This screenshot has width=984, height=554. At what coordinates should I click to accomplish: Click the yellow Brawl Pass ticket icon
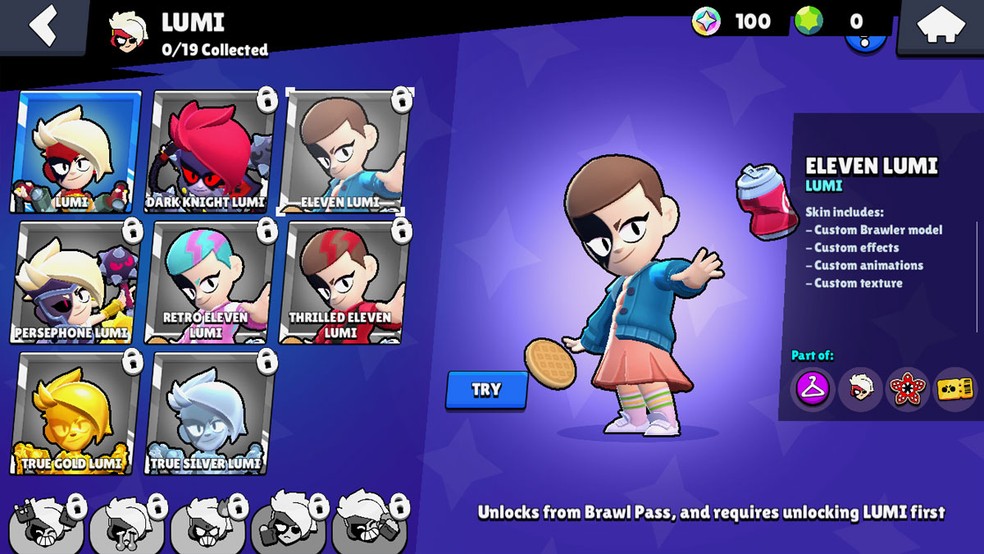click(x=954, y=389)
